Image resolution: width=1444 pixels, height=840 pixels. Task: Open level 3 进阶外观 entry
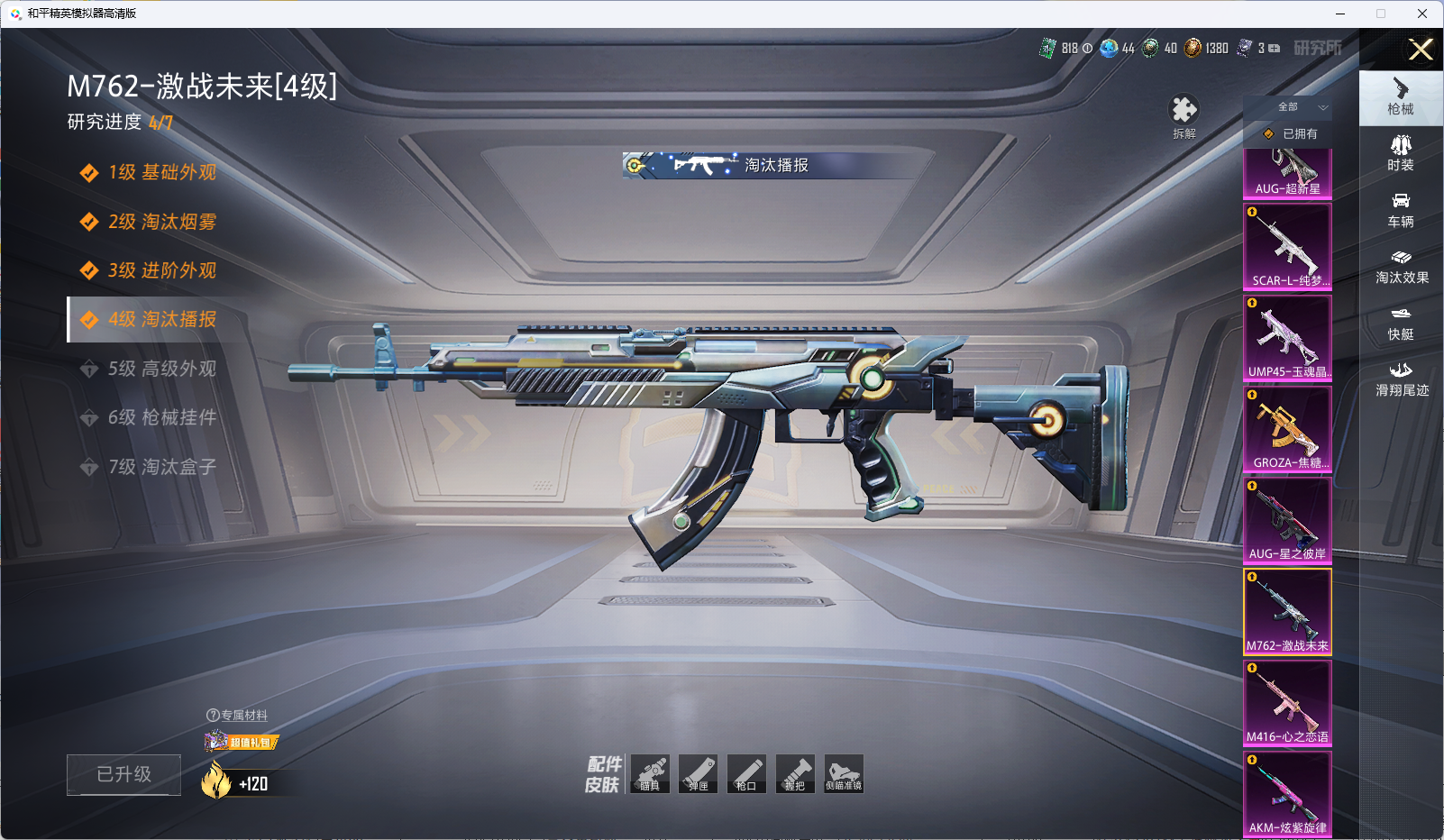coord(160,270)
